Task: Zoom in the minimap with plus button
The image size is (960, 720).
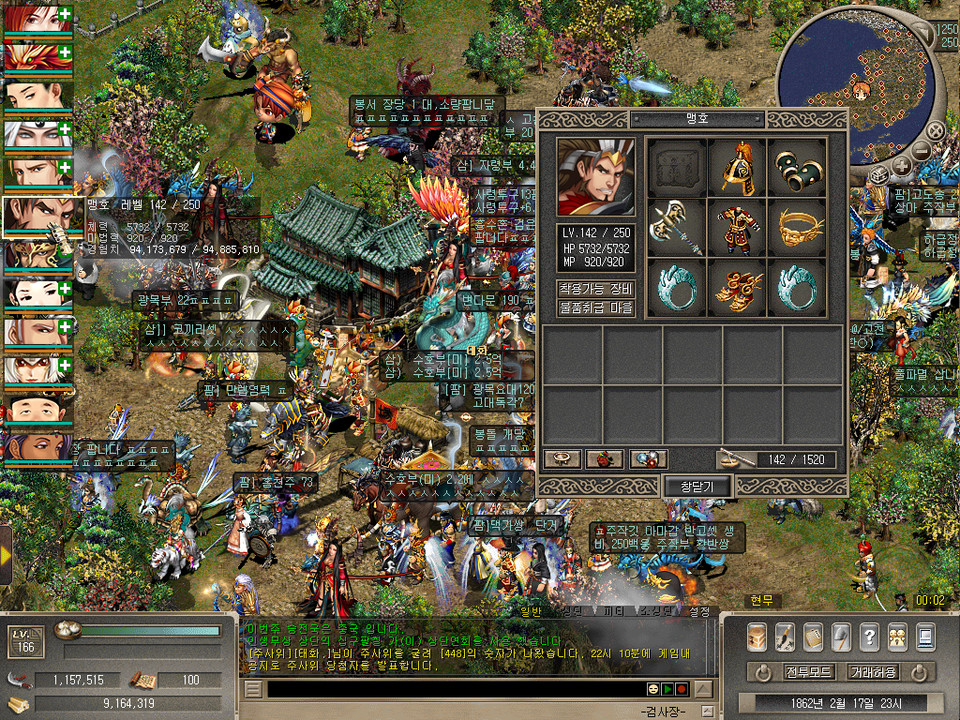Action: pyautogui.click(x=902, y=166)
